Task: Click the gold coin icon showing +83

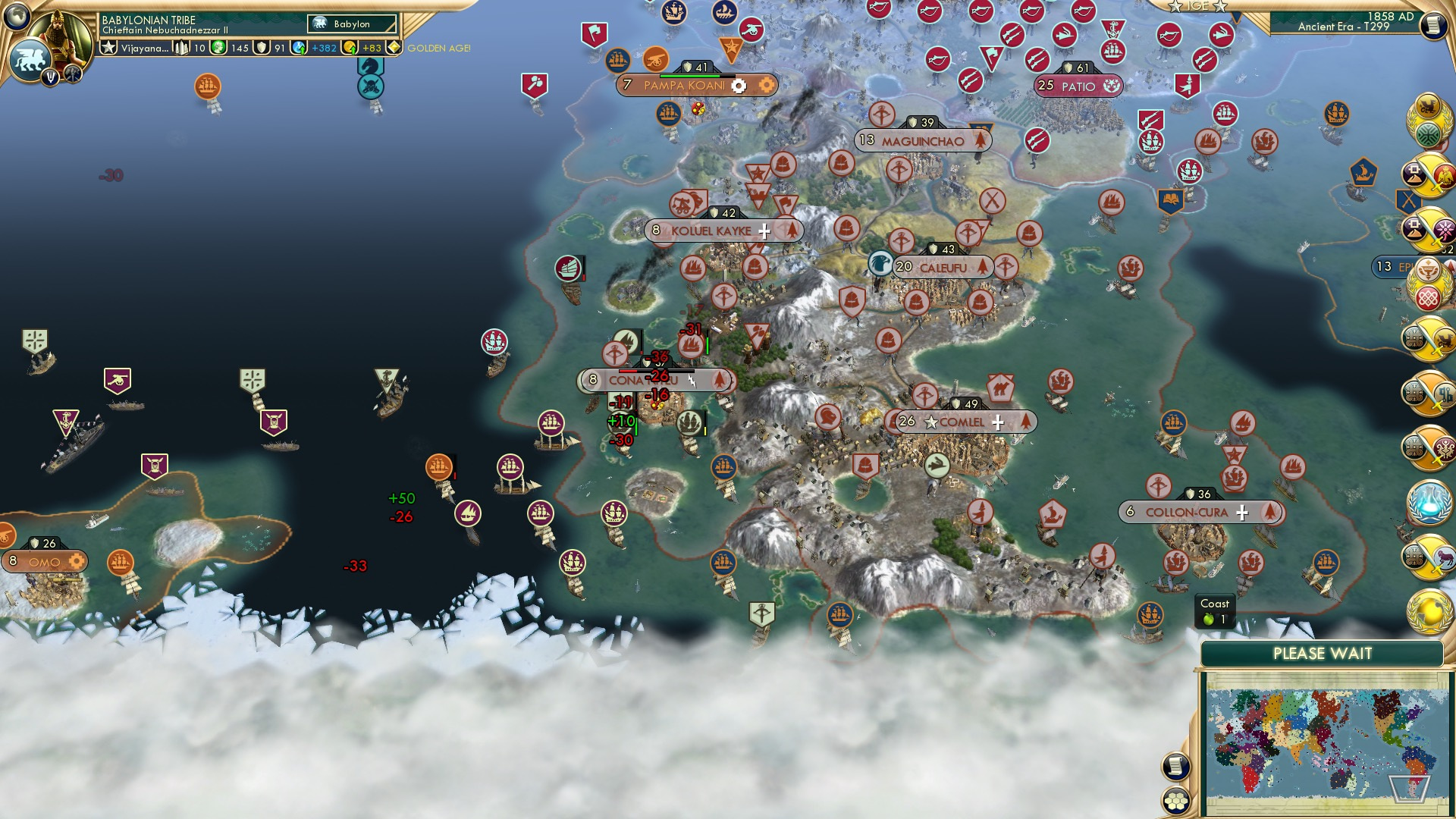Action: tap(350, 49)
